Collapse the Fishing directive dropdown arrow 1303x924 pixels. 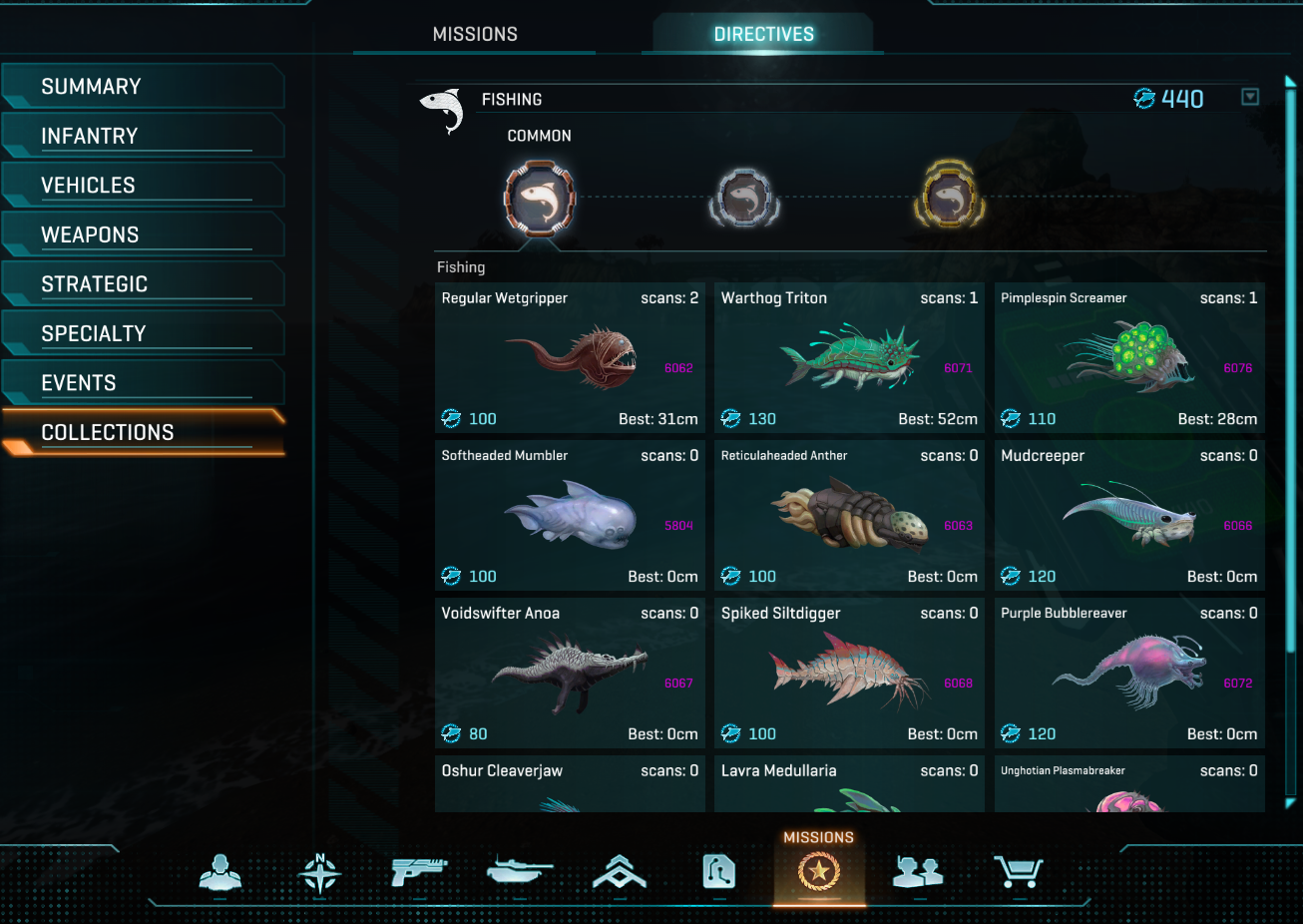(1250, 97)
